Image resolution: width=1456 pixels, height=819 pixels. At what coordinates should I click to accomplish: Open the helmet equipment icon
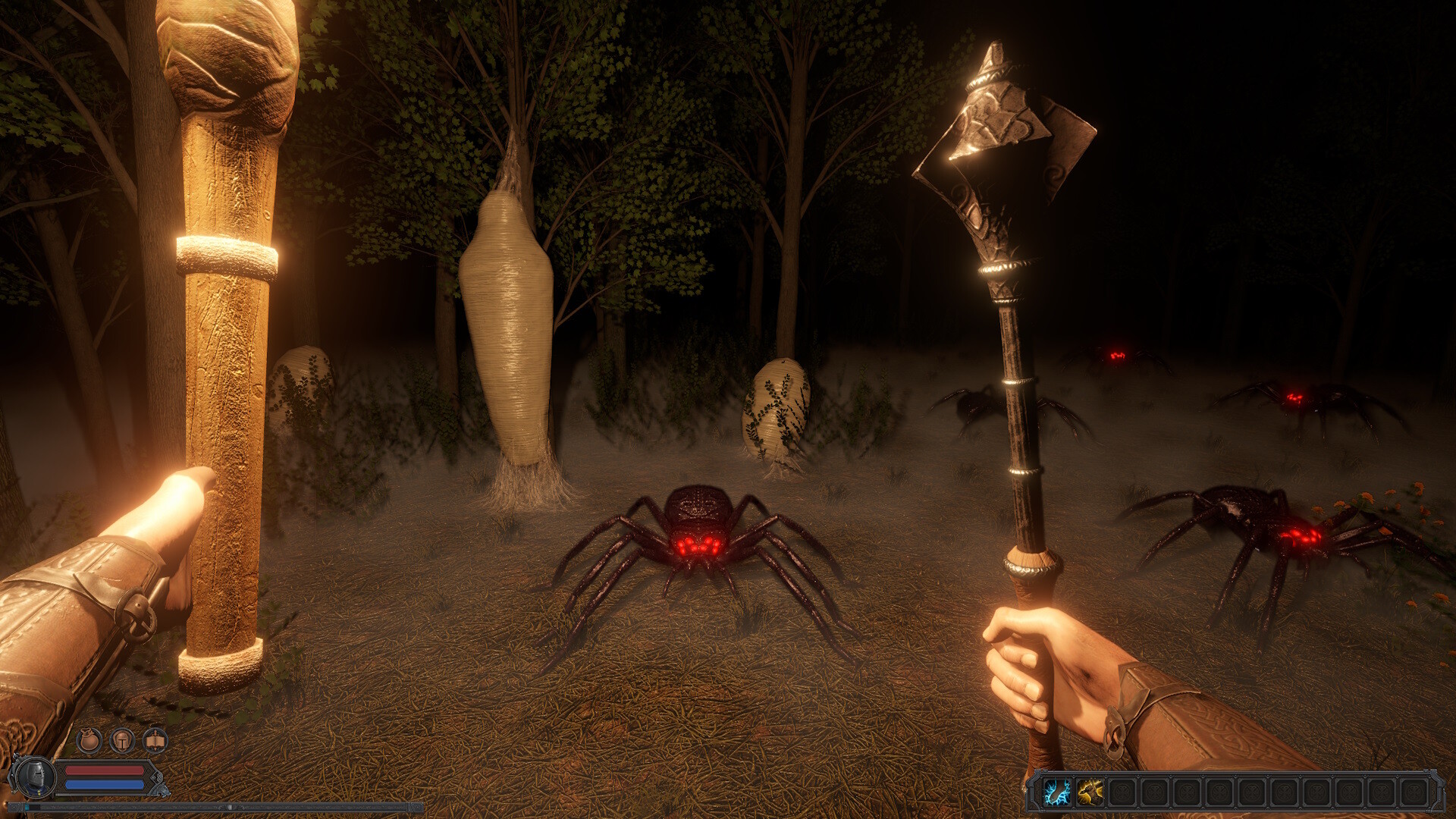(122, 740)
